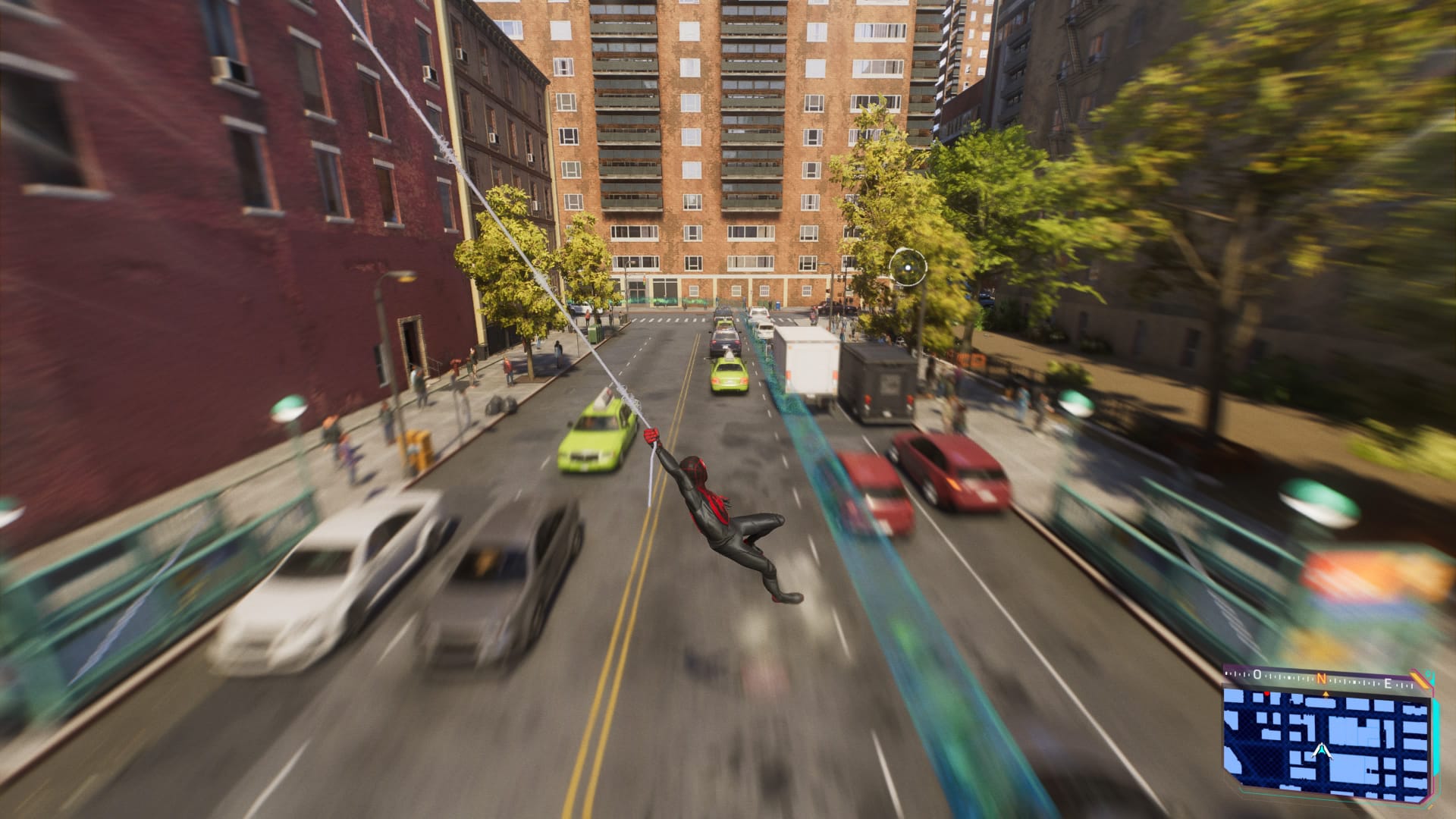Screen dimensions: 1456x819
Task: Click the orange N on the compass
Action: click(x=1321, y=679)
